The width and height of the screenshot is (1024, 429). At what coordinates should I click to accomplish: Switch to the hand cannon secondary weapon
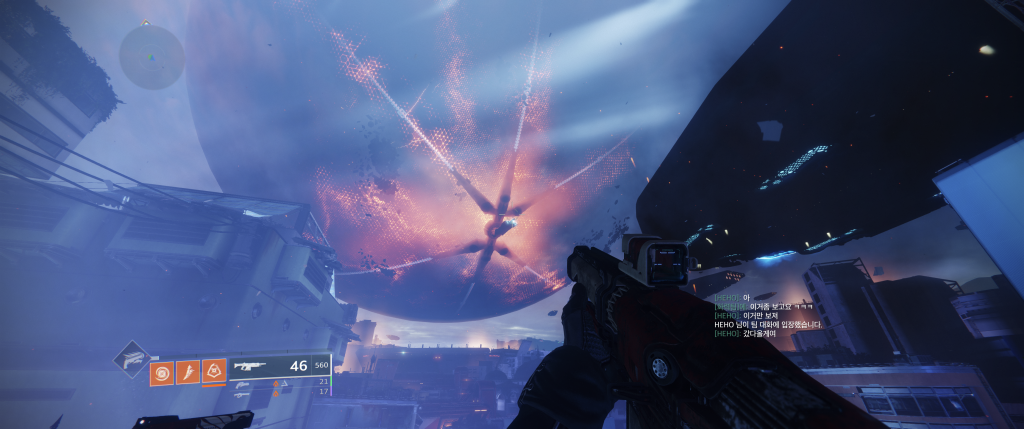coord(243,382)
